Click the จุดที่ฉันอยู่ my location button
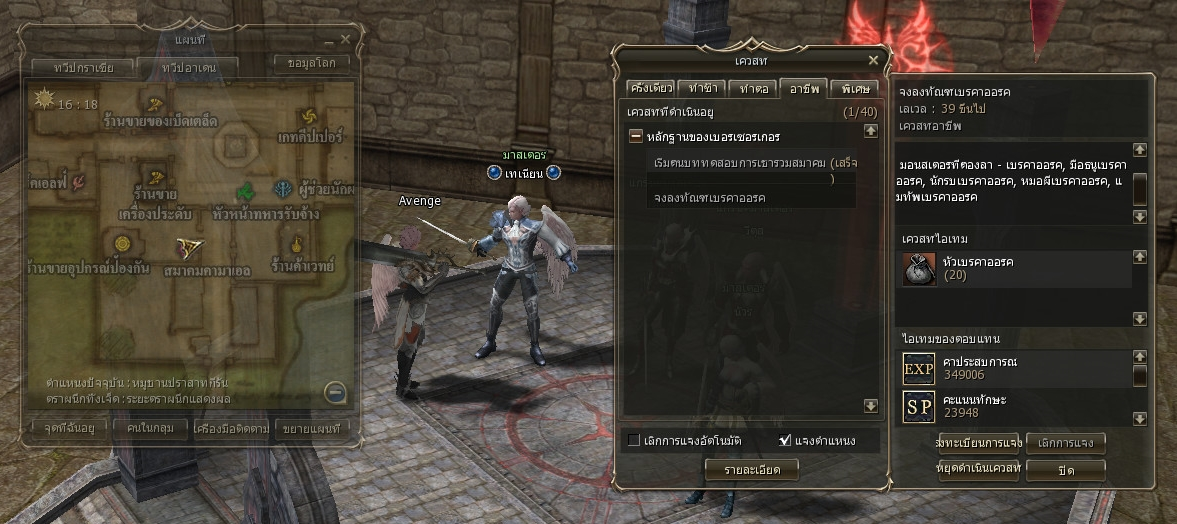1177x524 pixels. click(63, 429)
